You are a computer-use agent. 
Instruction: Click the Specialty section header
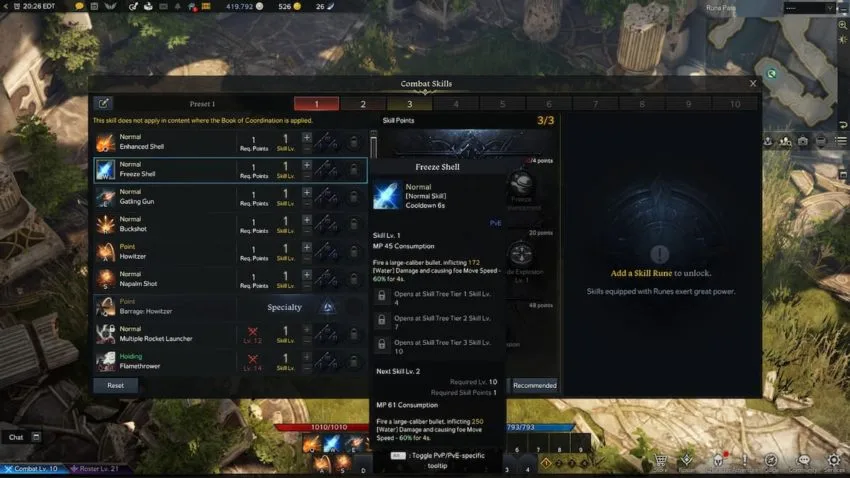tap(285, 307)
